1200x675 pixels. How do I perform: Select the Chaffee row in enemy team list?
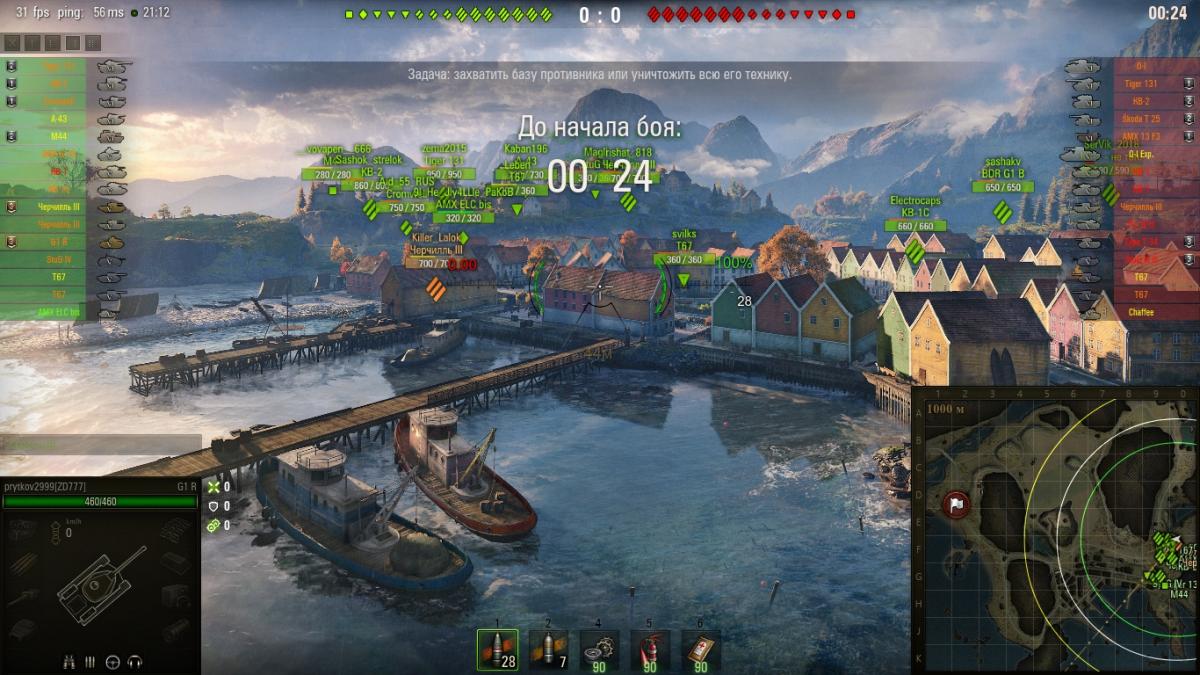coord(1140,312)
